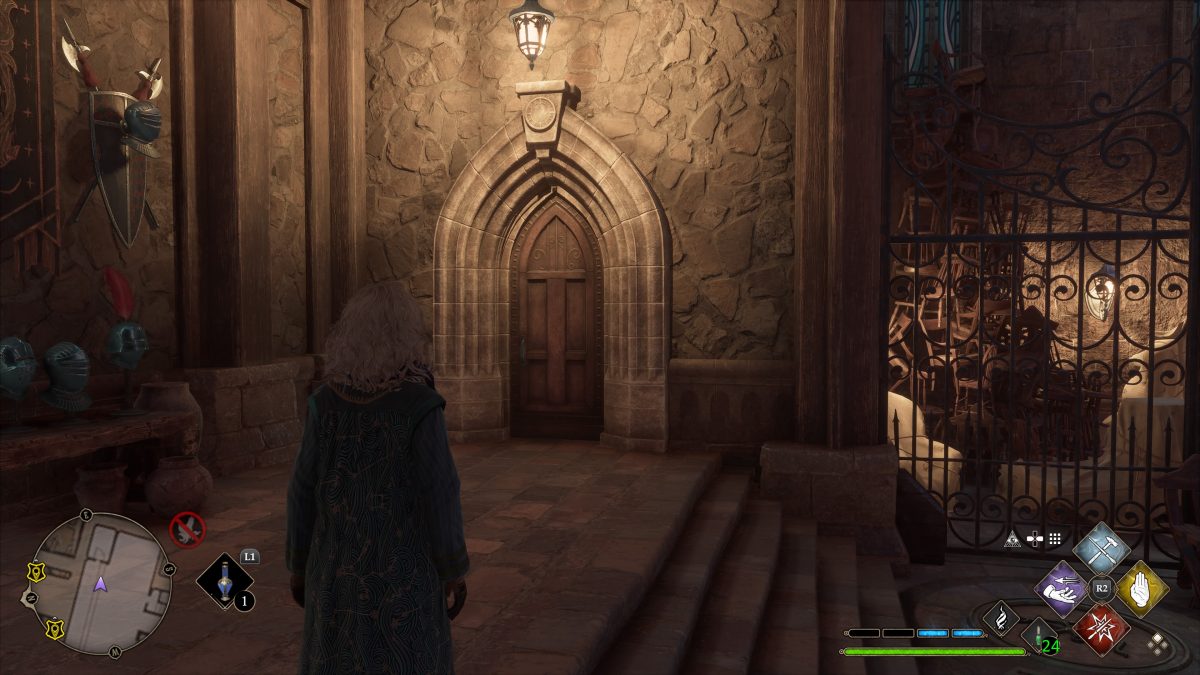
Task: Click the crossed-out flying mount icon
Action: tap(187, 528)
